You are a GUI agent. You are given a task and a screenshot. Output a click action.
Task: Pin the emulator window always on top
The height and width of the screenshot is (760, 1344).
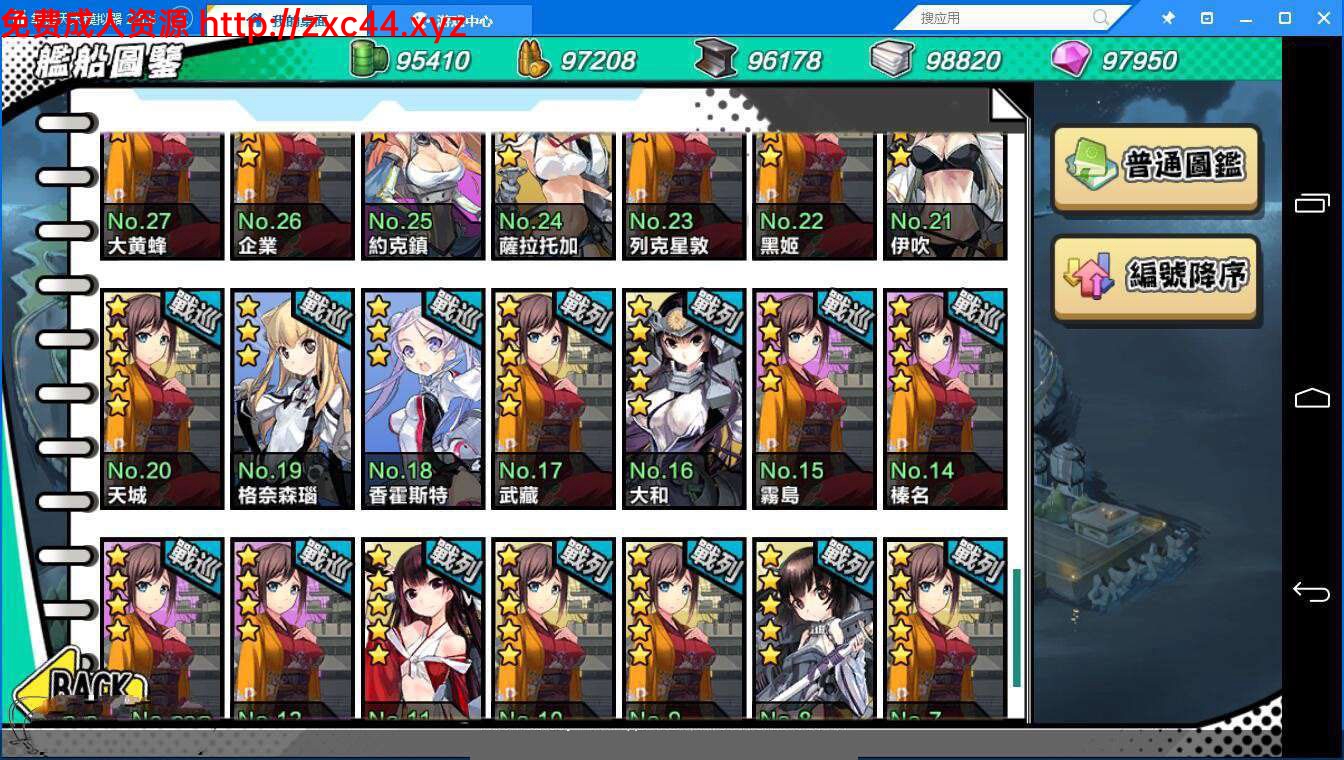[1168, 17]
